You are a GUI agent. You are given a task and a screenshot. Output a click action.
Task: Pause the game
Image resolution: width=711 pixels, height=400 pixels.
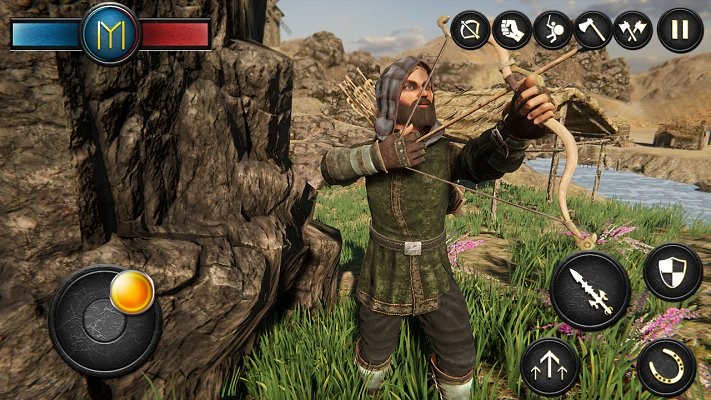[x=680, y=29]
